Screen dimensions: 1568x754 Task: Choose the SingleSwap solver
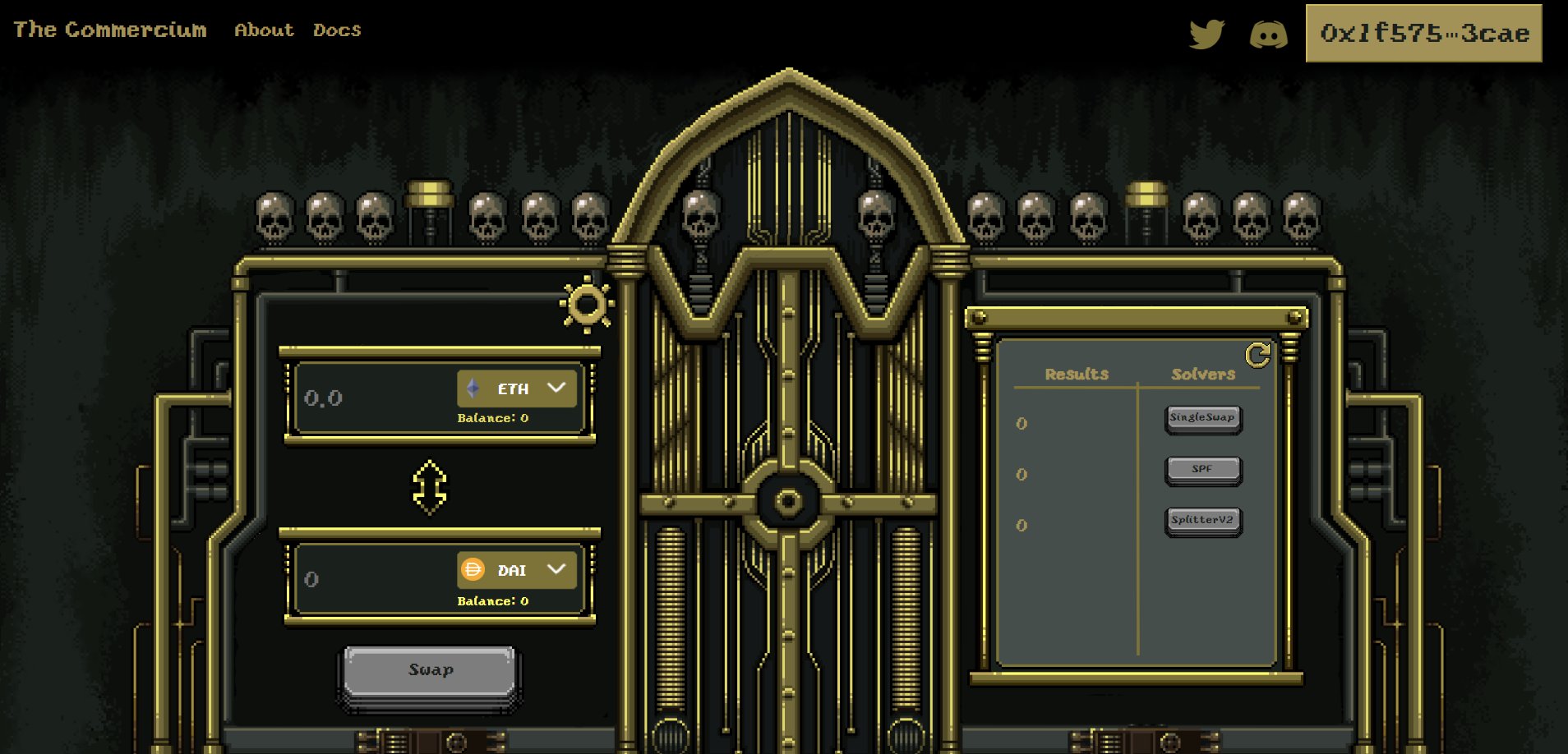pyautogui.click(x=1202, y=418)
